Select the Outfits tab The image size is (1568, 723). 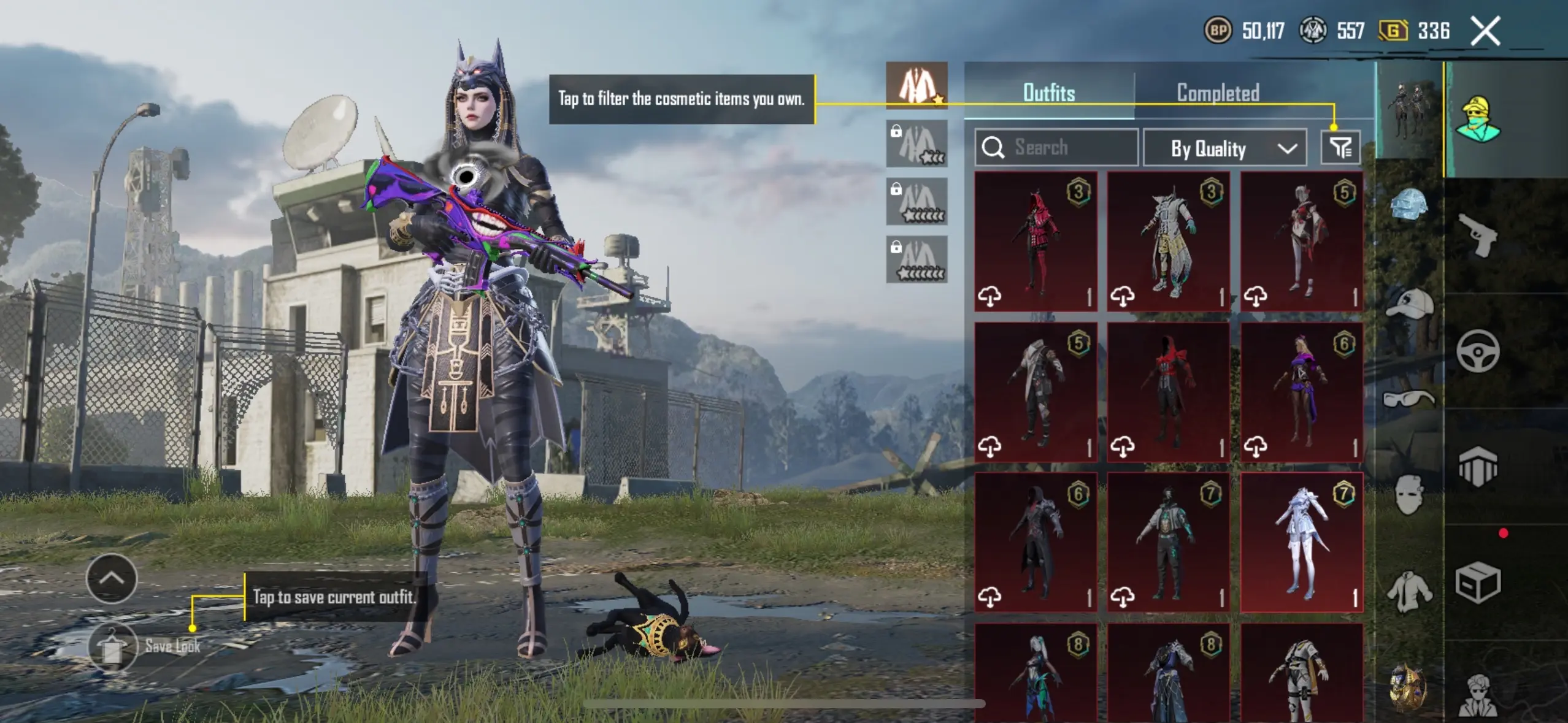[1049, 93]
